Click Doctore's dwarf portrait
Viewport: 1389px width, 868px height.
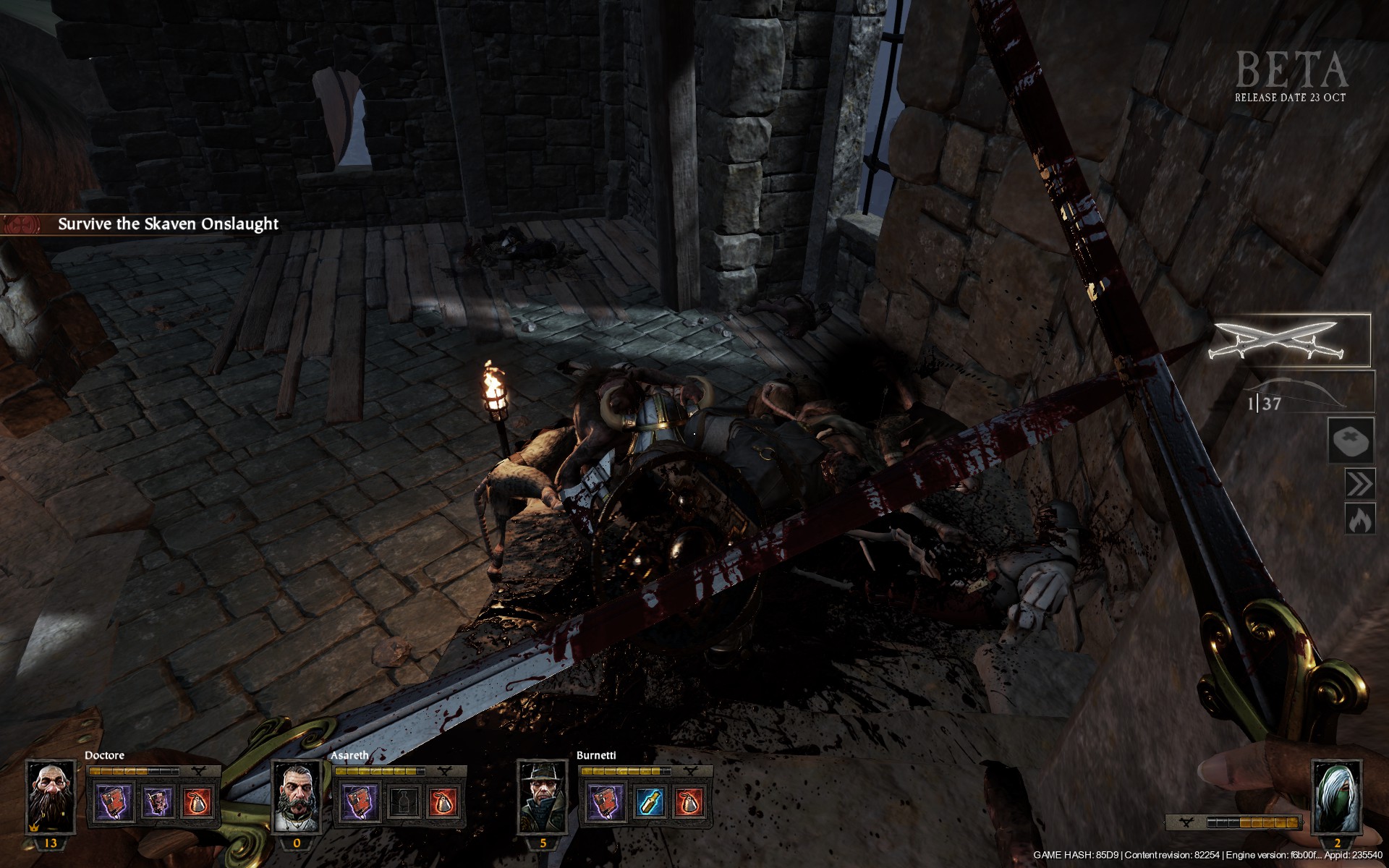click(51, 797)
